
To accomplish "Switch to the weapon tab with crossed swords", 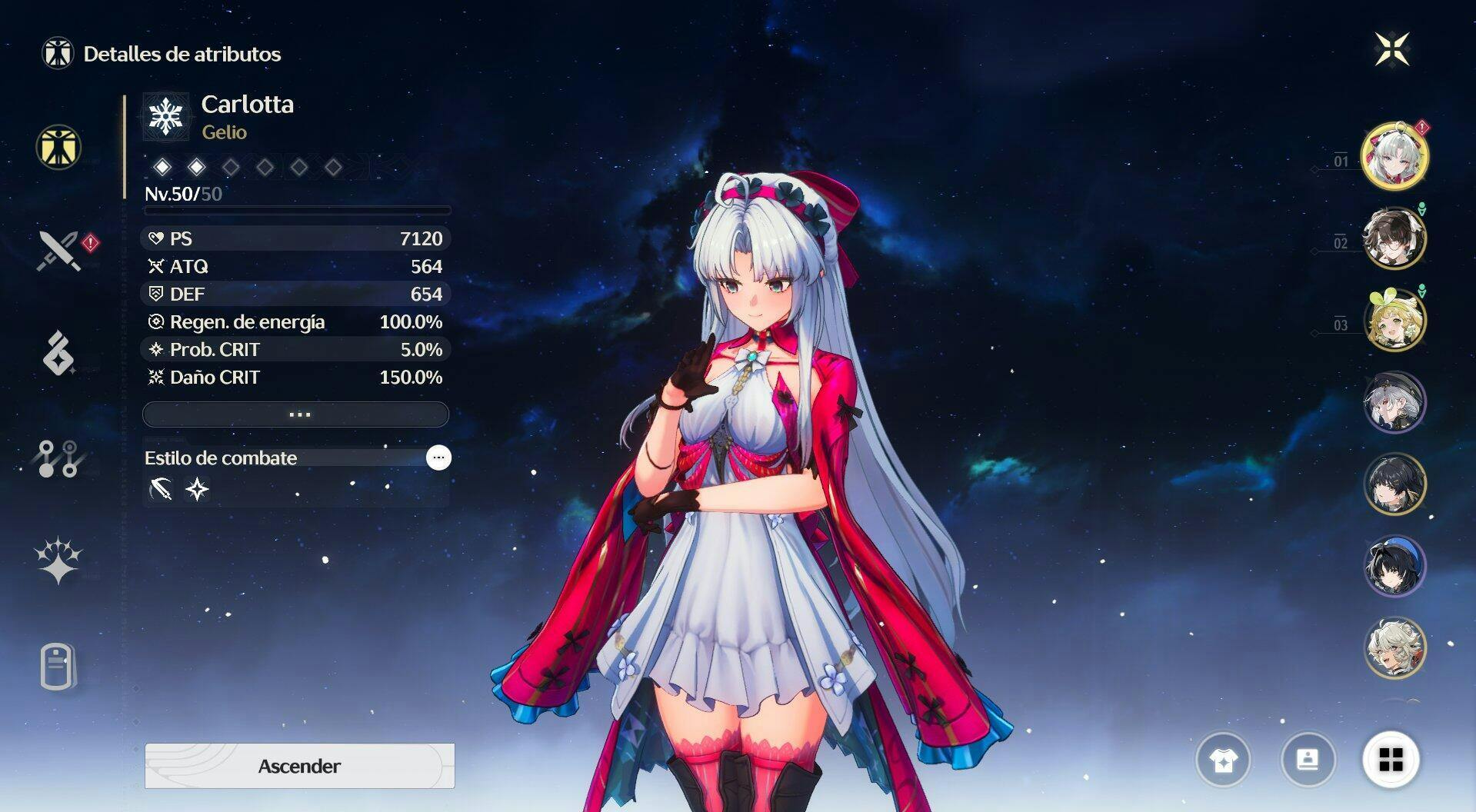I will tap(59, 251).
